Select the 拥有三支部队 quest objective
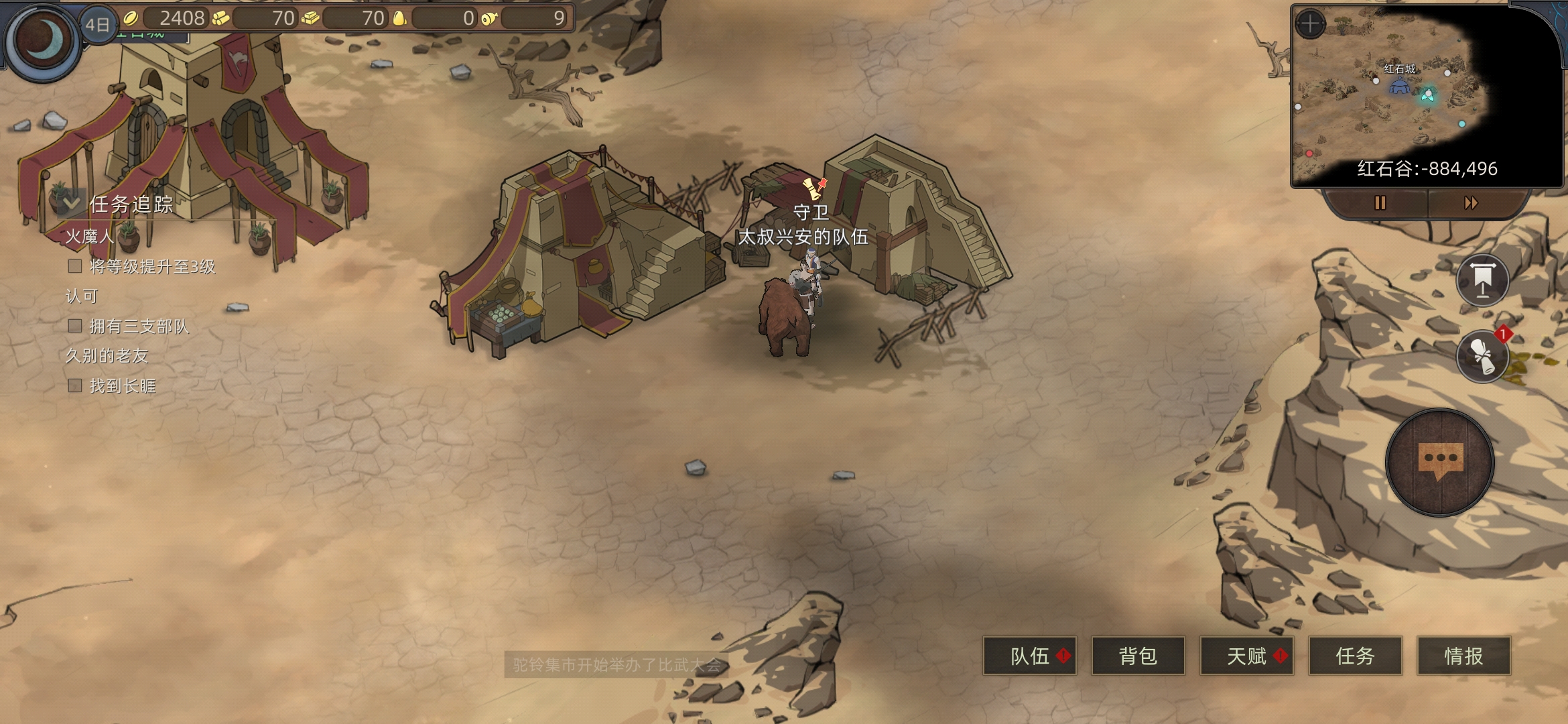The image size is (1568, 724). tap(139, 326)
